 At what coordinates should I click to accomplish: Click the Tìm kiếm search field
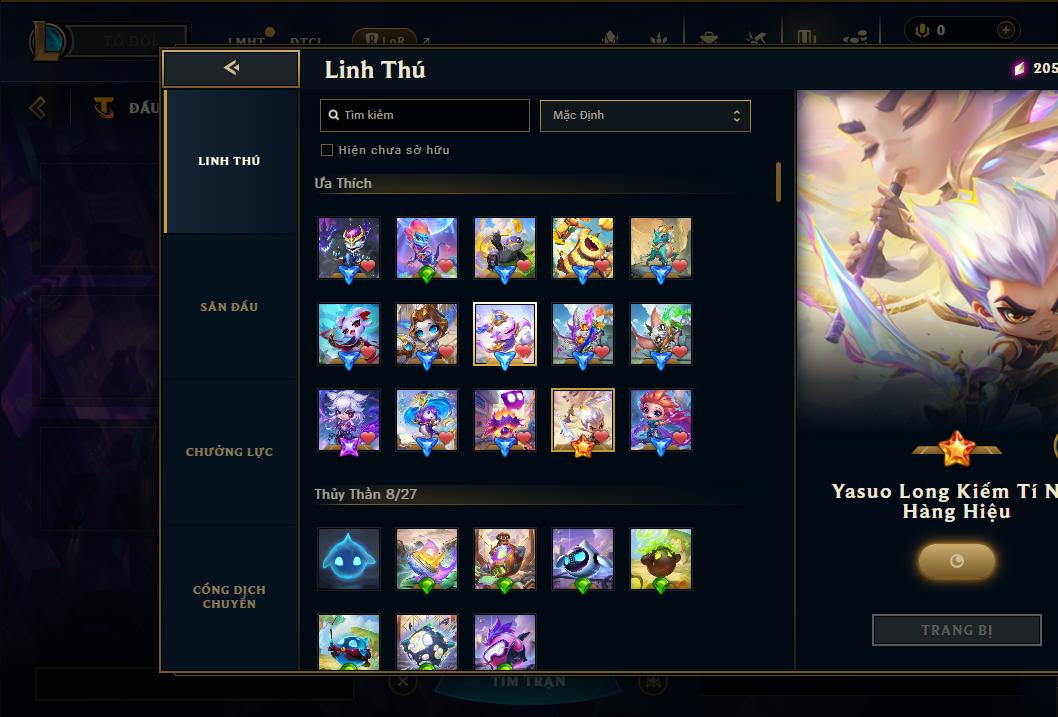click(x=425, y=115)
